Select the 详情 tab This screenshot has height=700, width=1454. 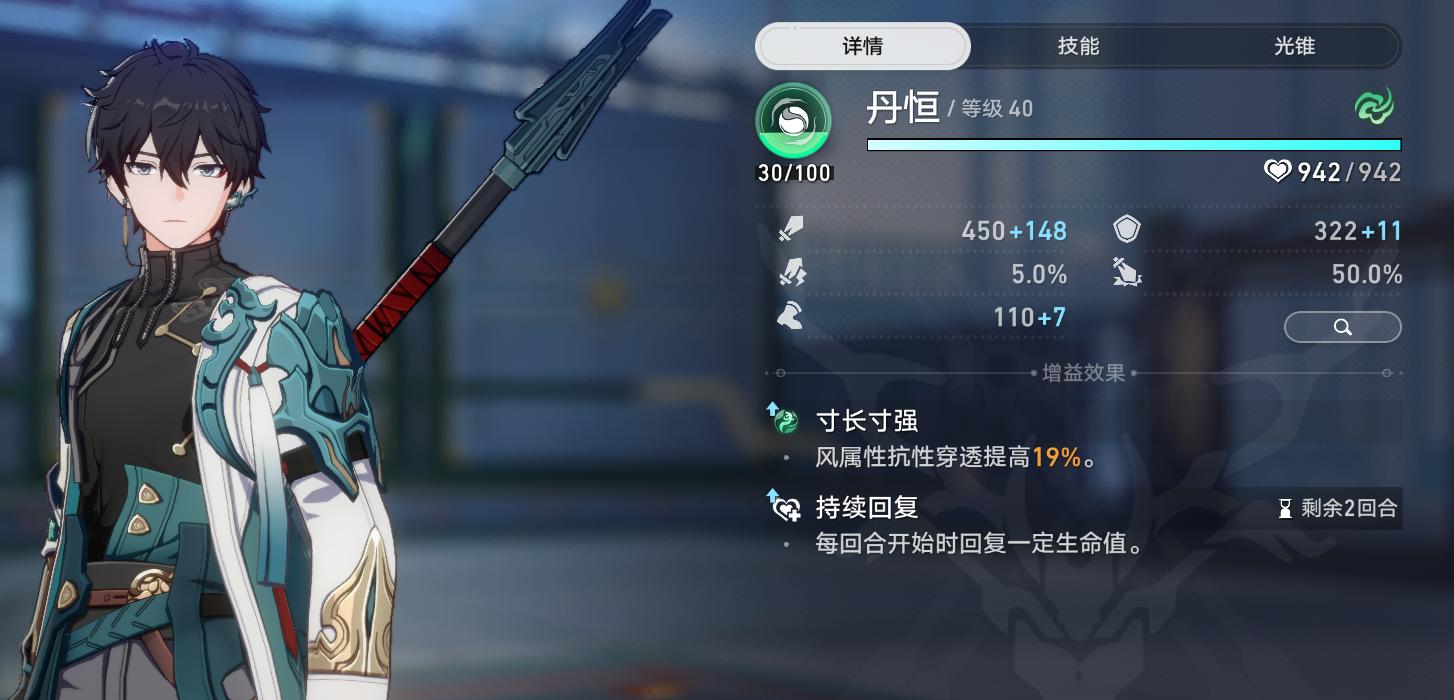(862, 46)
